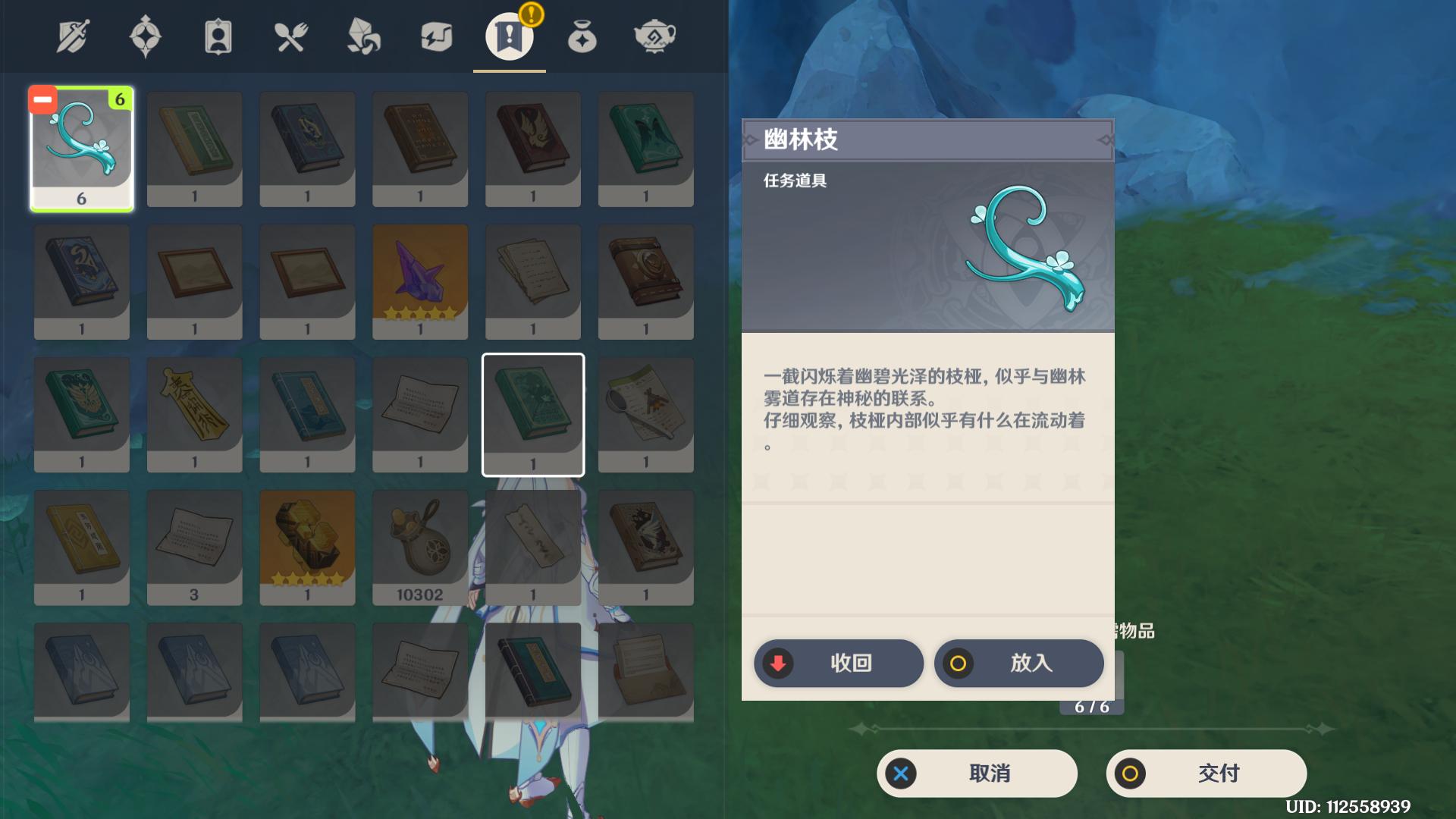Select the golden four-star box item
The width and height of the screenshot is (1456, 819).
pyautogui.click(x=307, y=546)
